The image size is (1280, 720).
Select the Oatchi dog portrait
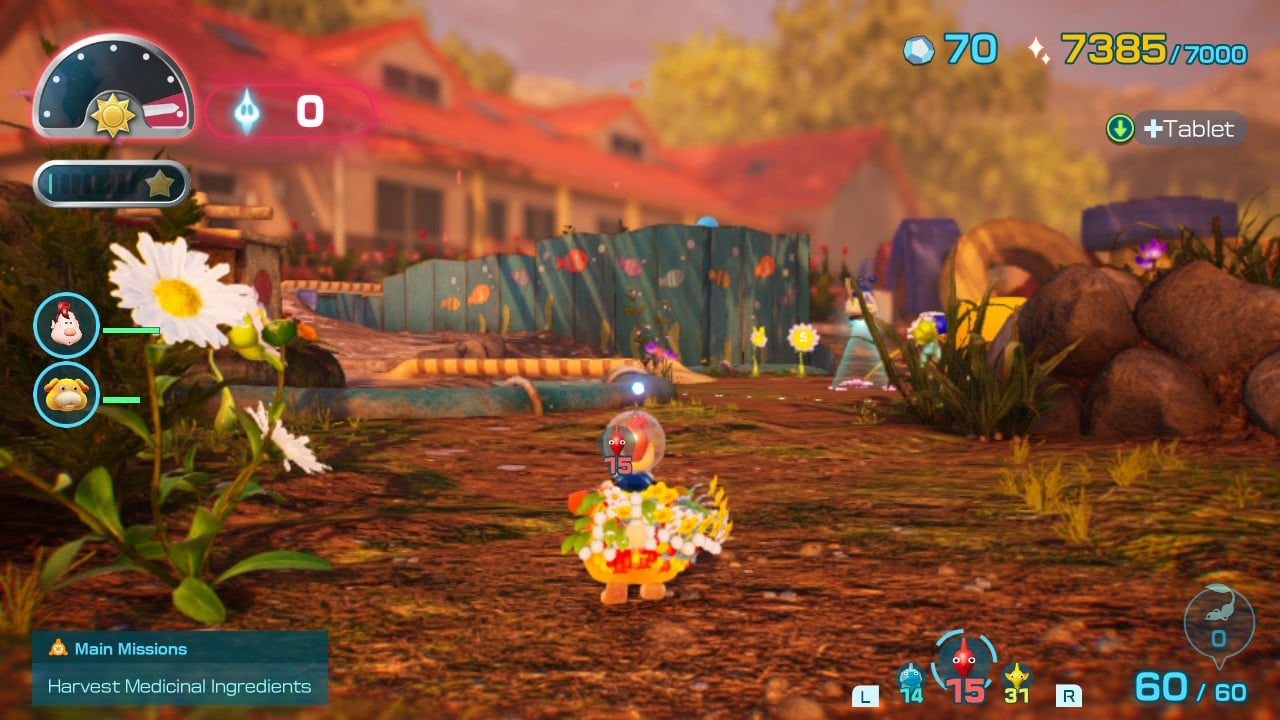coord(66,394)
